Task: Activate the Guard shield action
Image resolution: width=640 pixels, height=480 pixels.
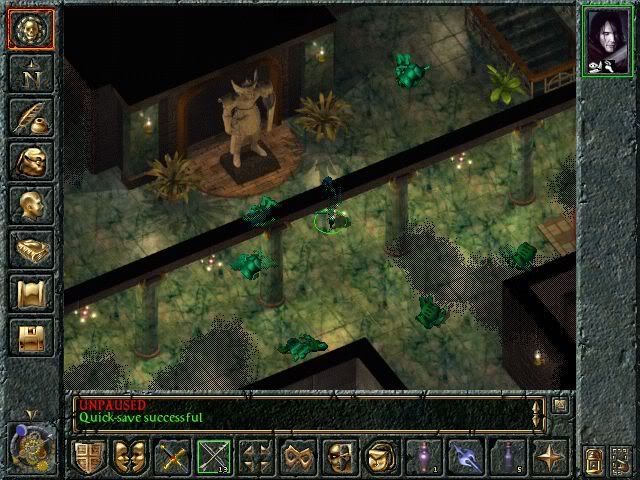Action: pos(88,457)
